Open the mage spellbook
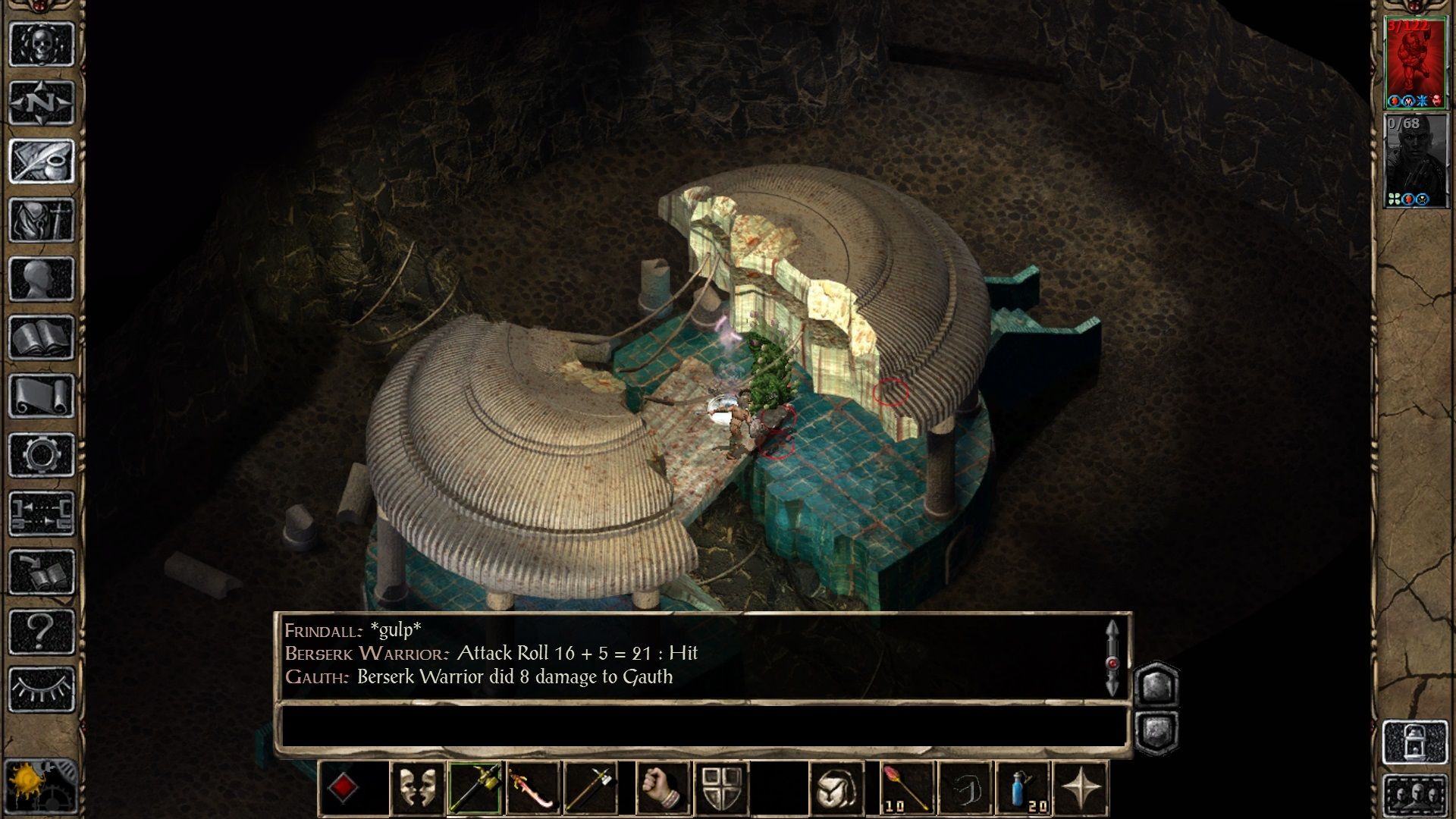Screen dimensions: 1456x819 42,337
